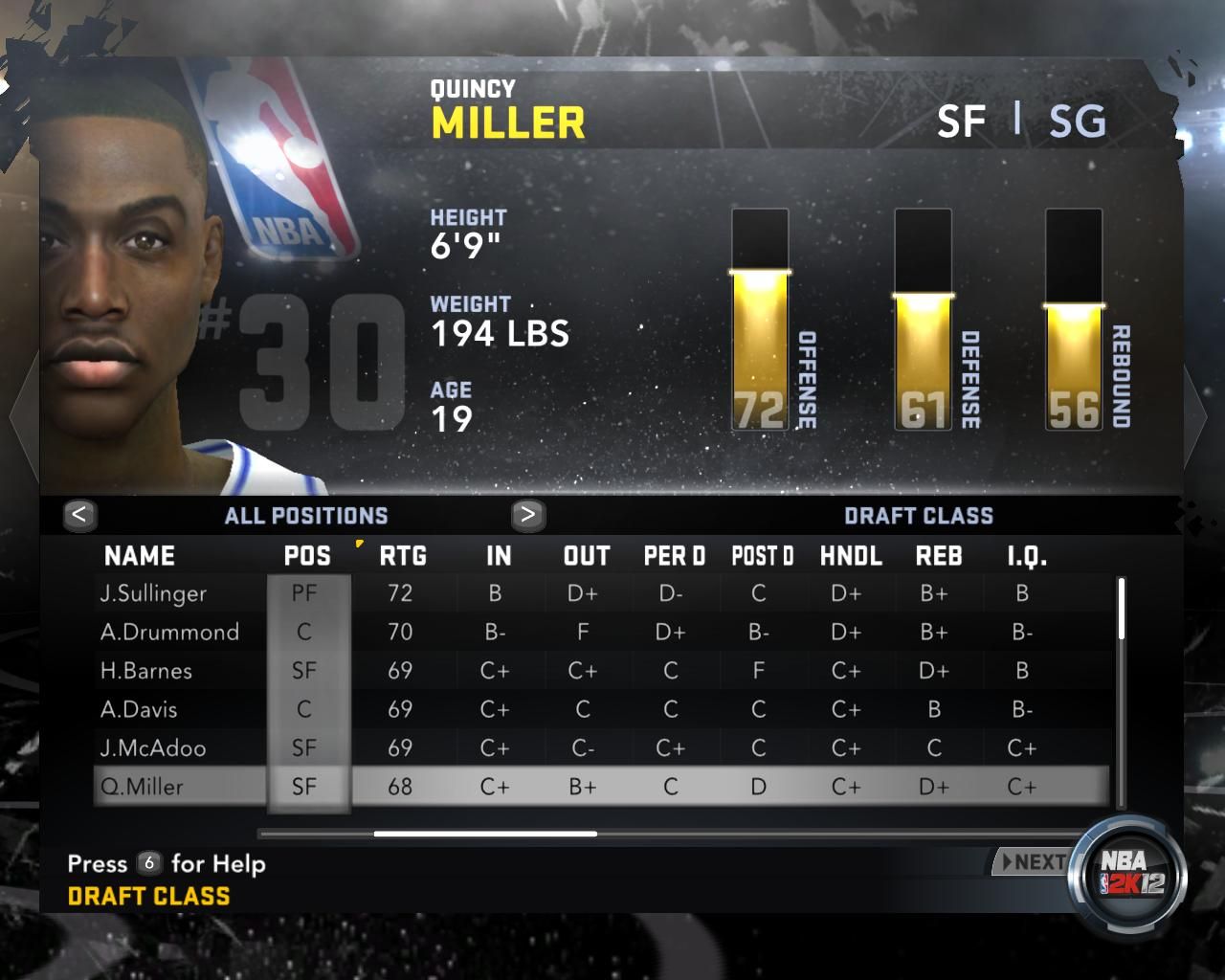Sort by PER D column header
The image size is (1225, 980).
674,556
